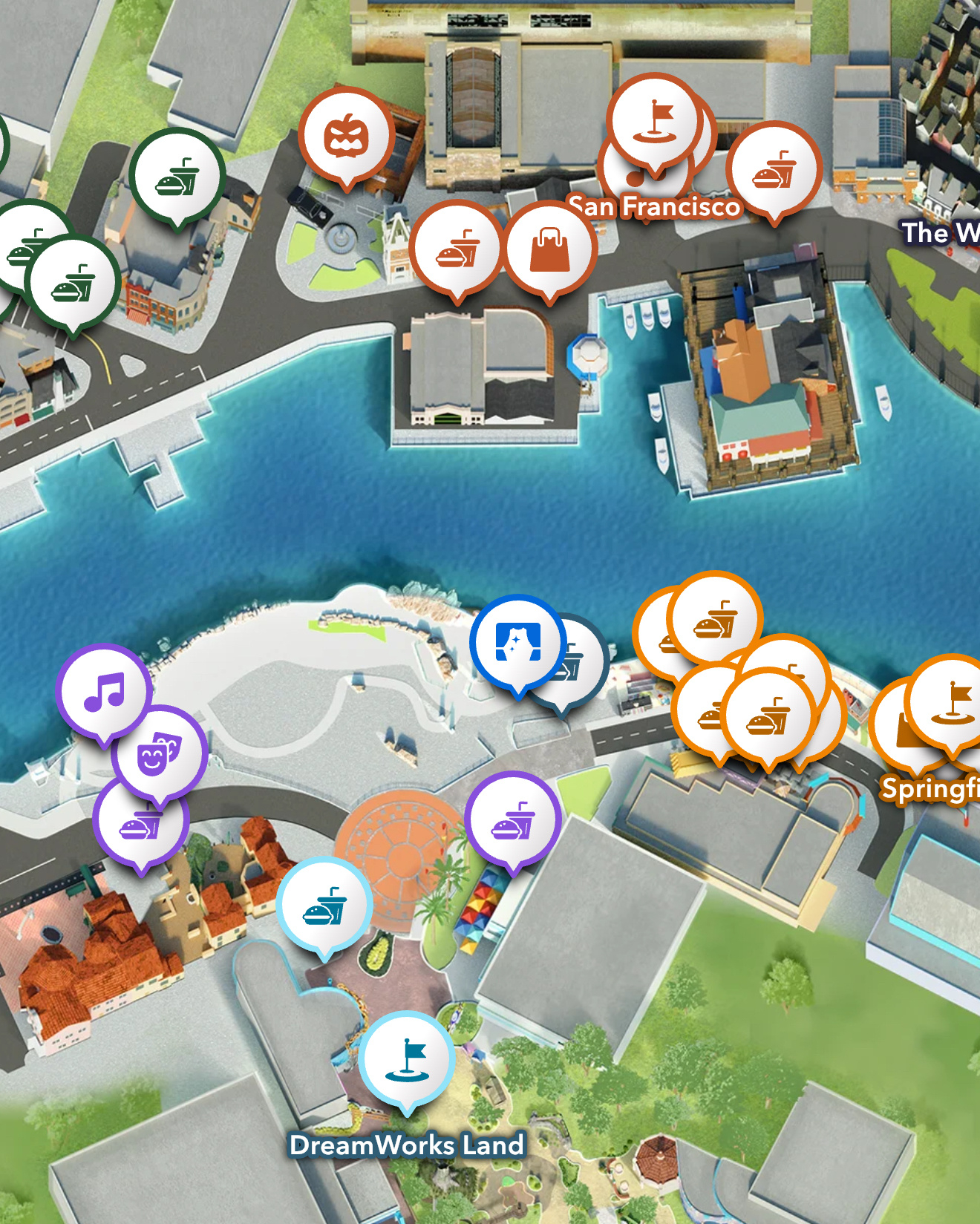
Task: Click the San Francisco land label
Action: [x=655, y=208]
